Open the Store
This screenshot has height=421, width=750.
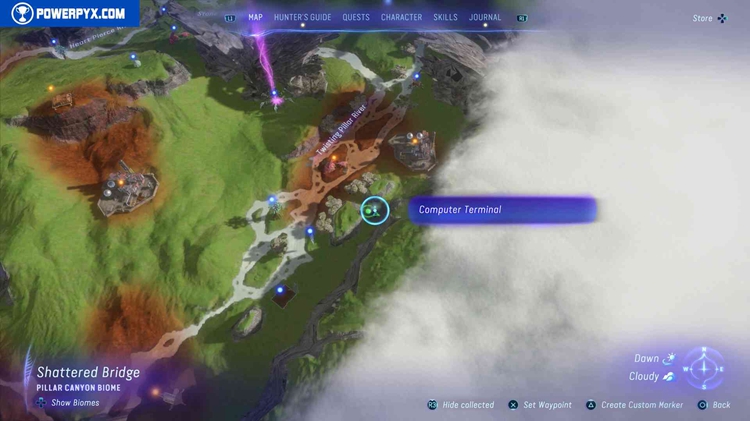click(709, 18)
